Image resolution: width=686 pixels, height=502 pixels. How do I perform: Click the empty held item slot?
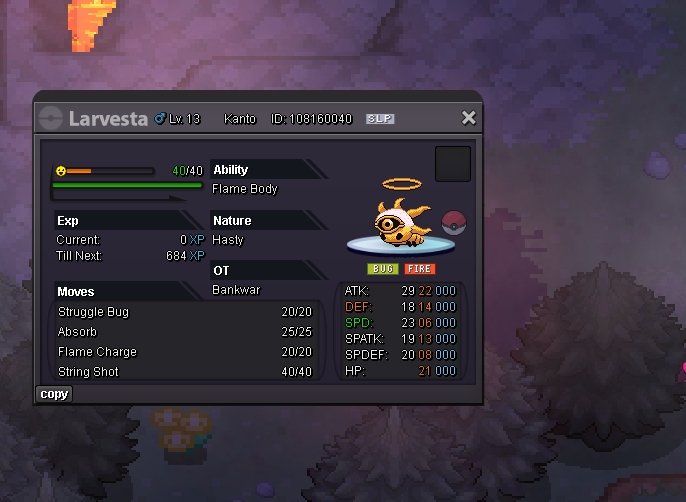click(x=452, y=164)
